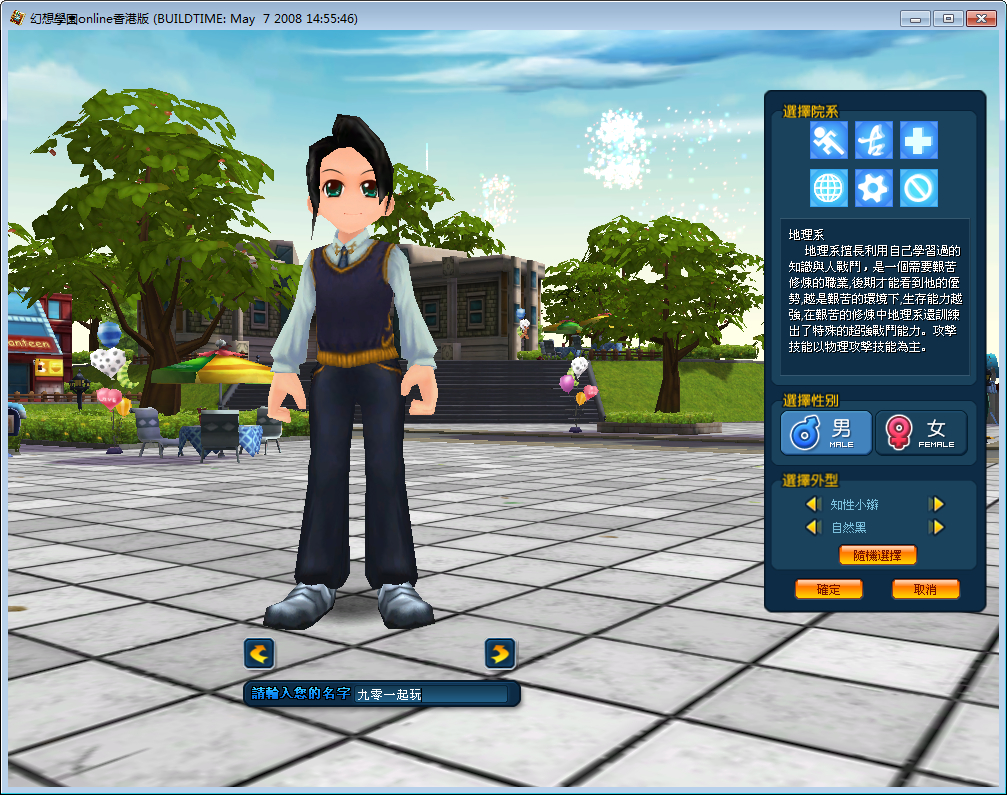Cancel creation with 取消 button
This screenshot has height=795, width=1007.
pyautogui.click(x=925, y=589)
